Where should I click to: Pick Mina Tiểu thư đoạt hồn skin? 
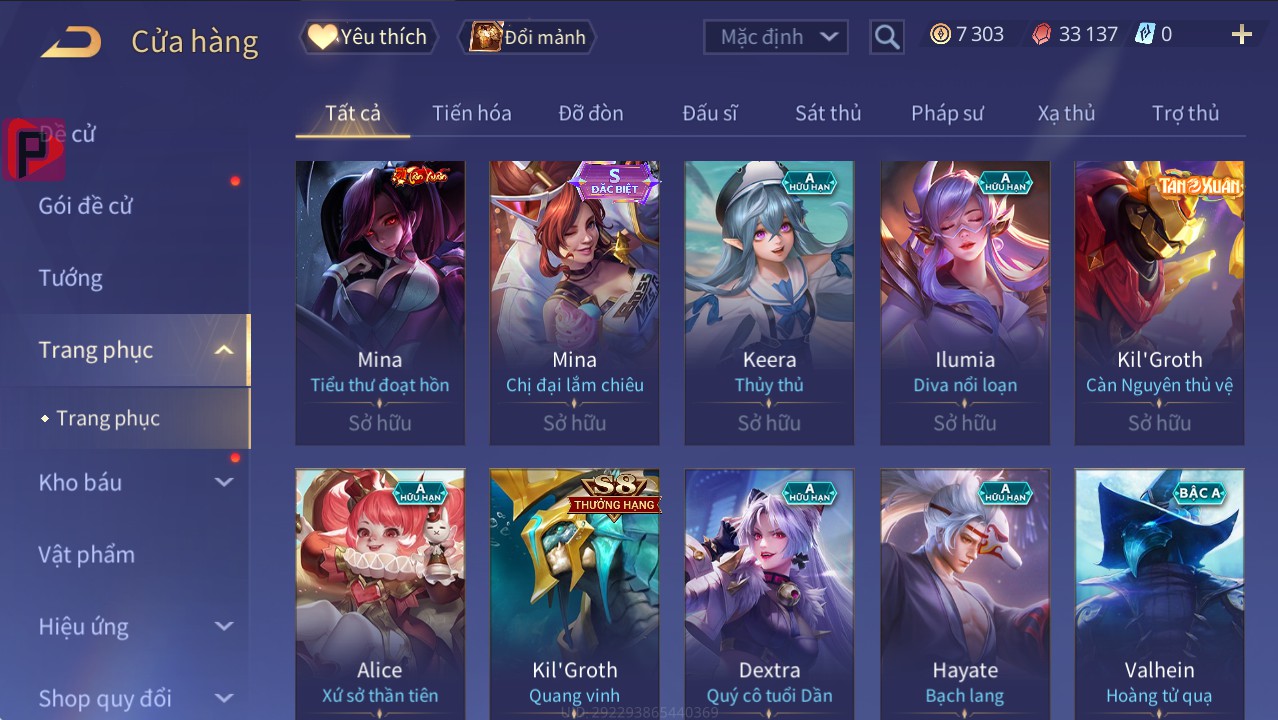pos(380,302)
